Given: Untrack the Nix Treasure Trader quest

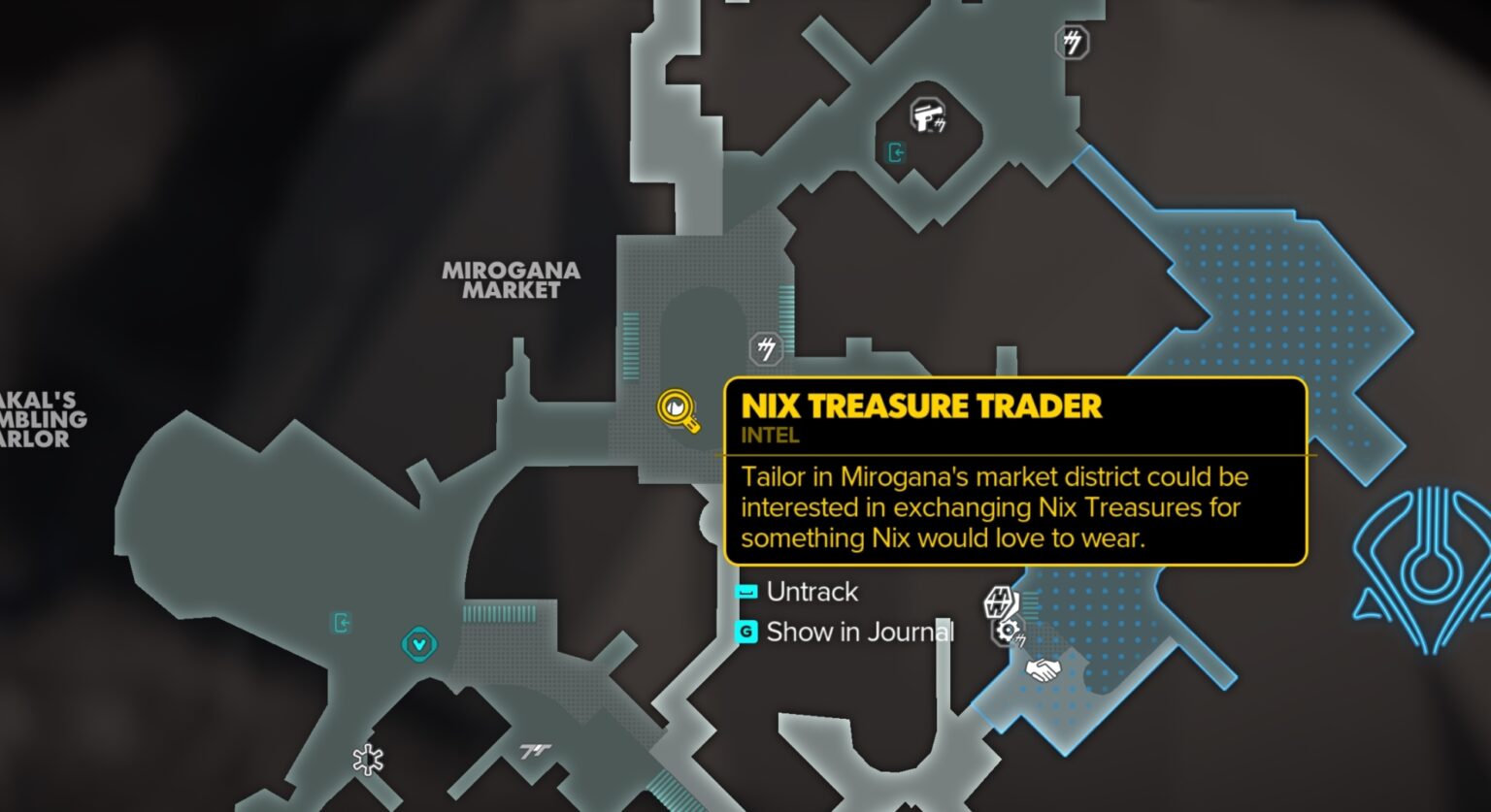Looking at the screenshot, I should point(812,592).
